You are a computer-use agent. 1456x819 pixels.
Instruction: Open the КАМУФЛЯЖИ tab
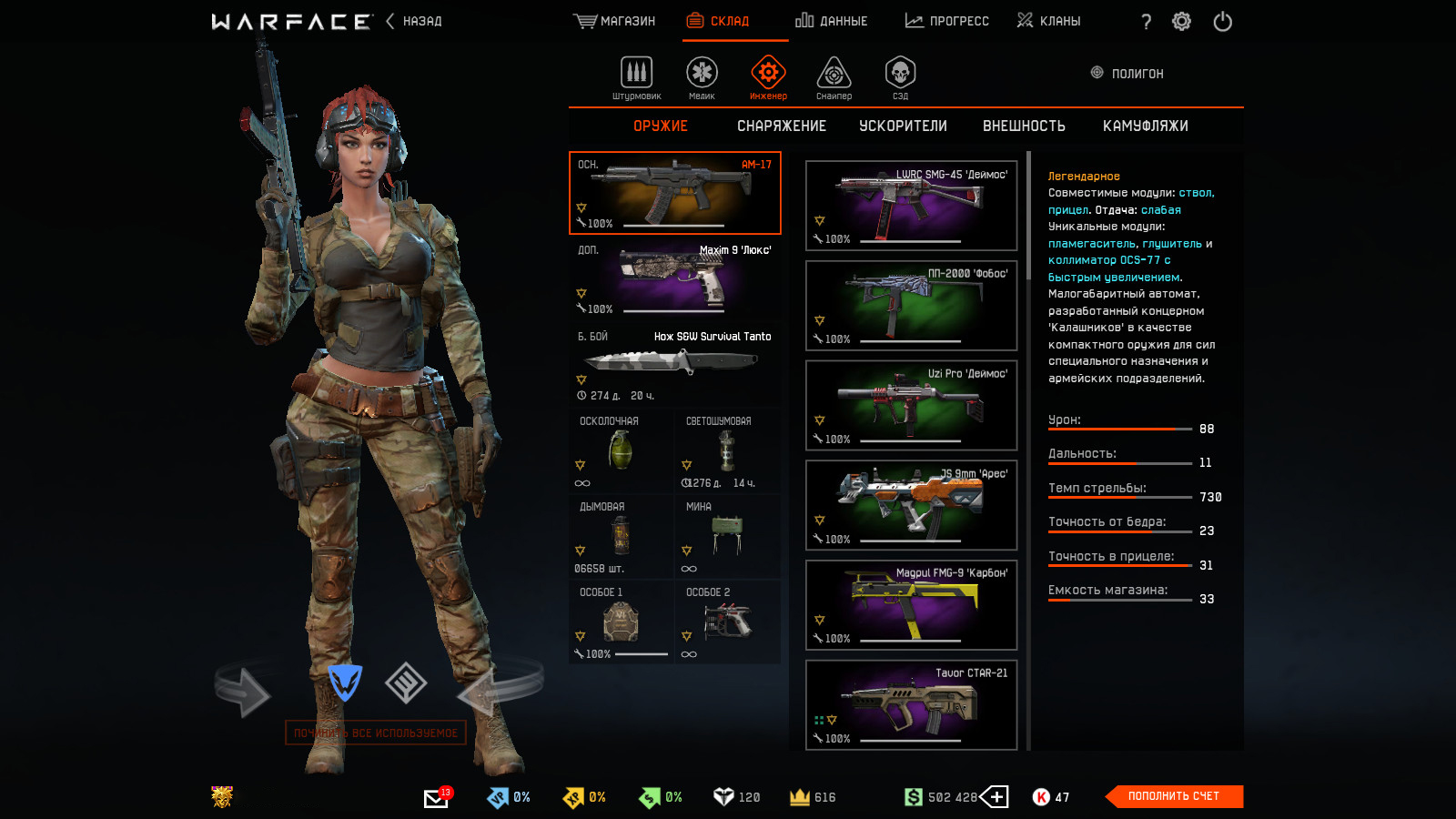(x=1145, y=126)
